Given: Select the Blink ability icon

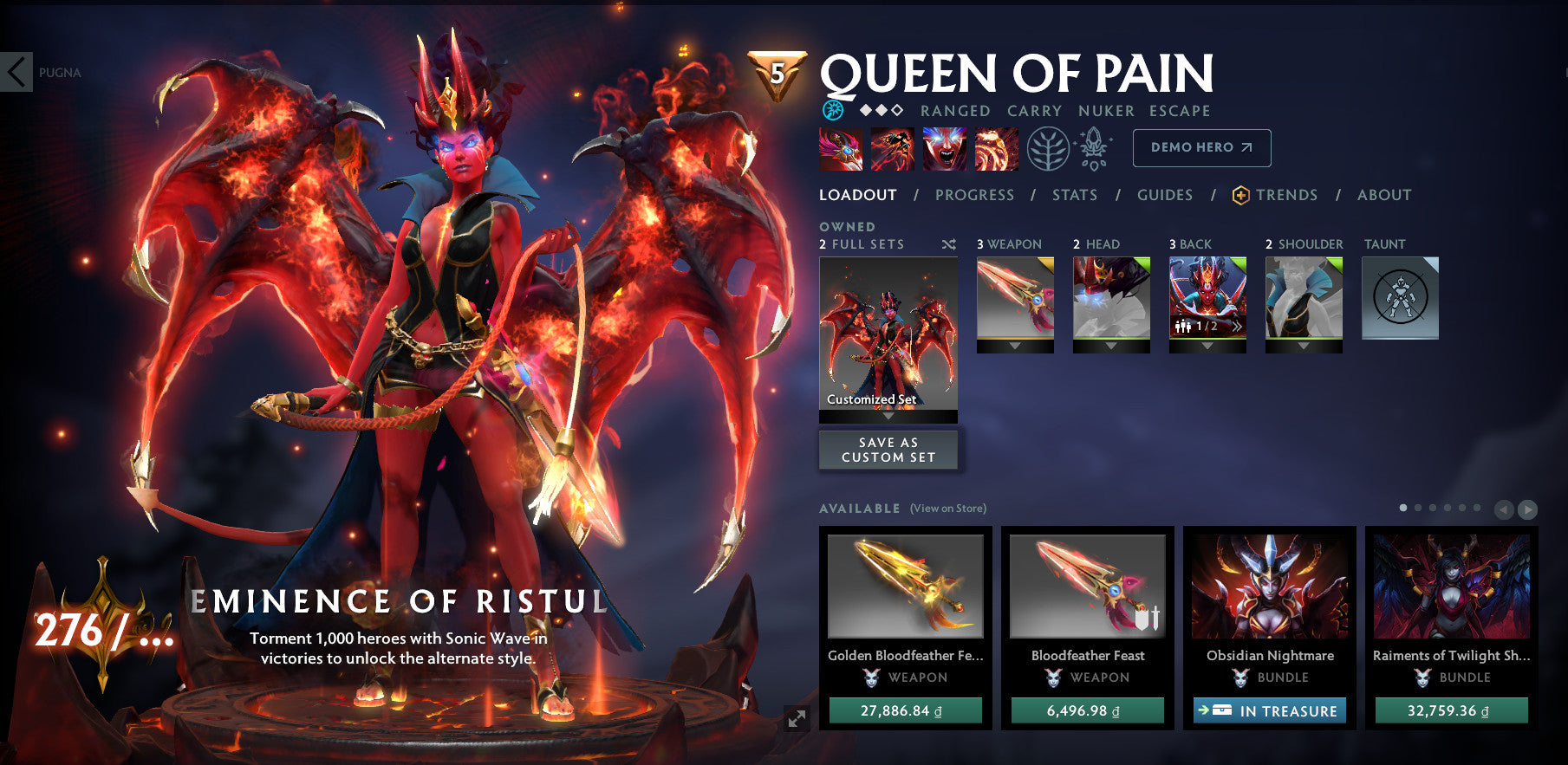Looking at the screenshot, I should [891, 148].
